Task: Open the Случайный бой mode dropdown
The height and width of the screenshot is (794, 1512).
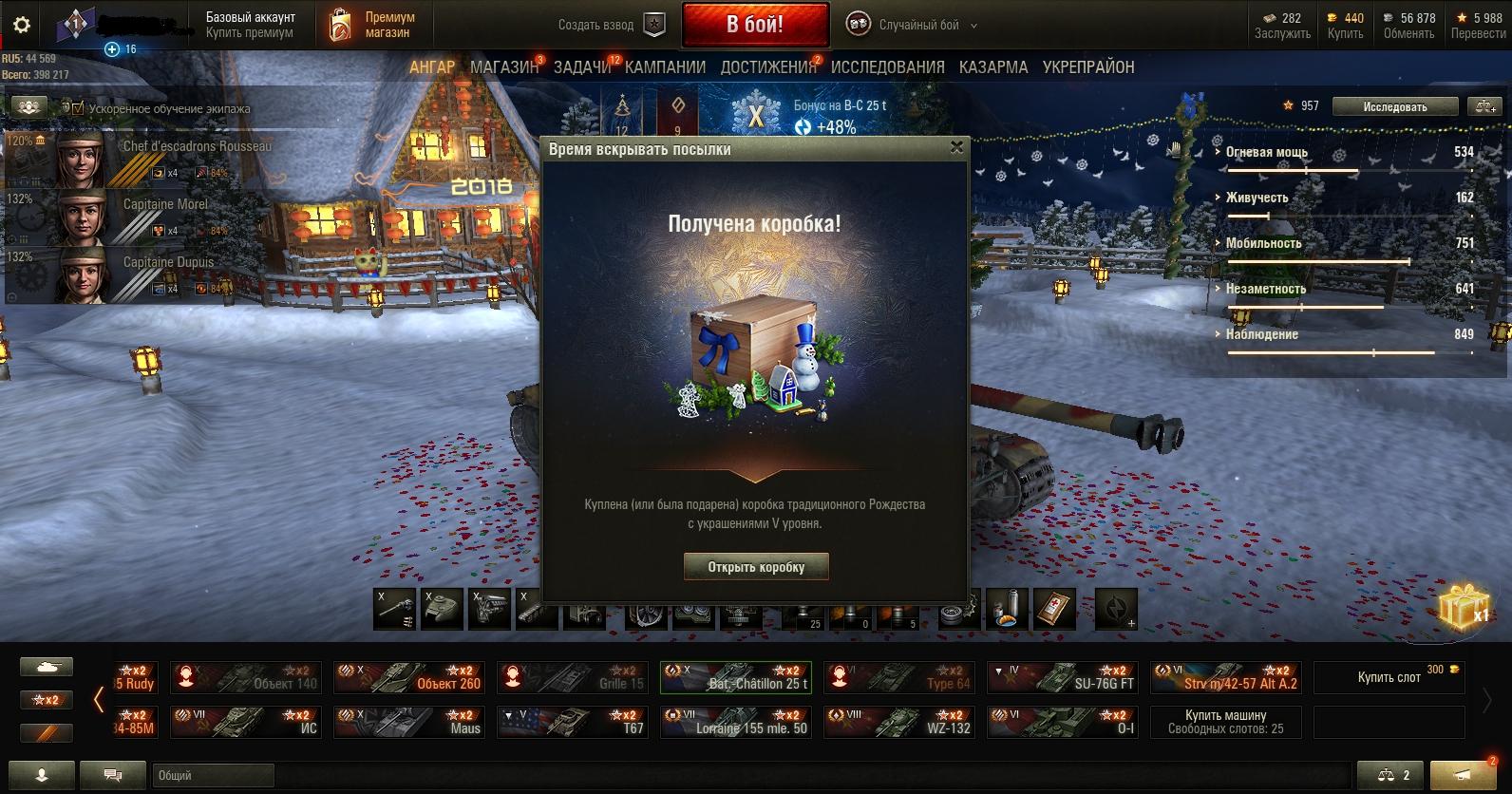Action: pos(912,26)
